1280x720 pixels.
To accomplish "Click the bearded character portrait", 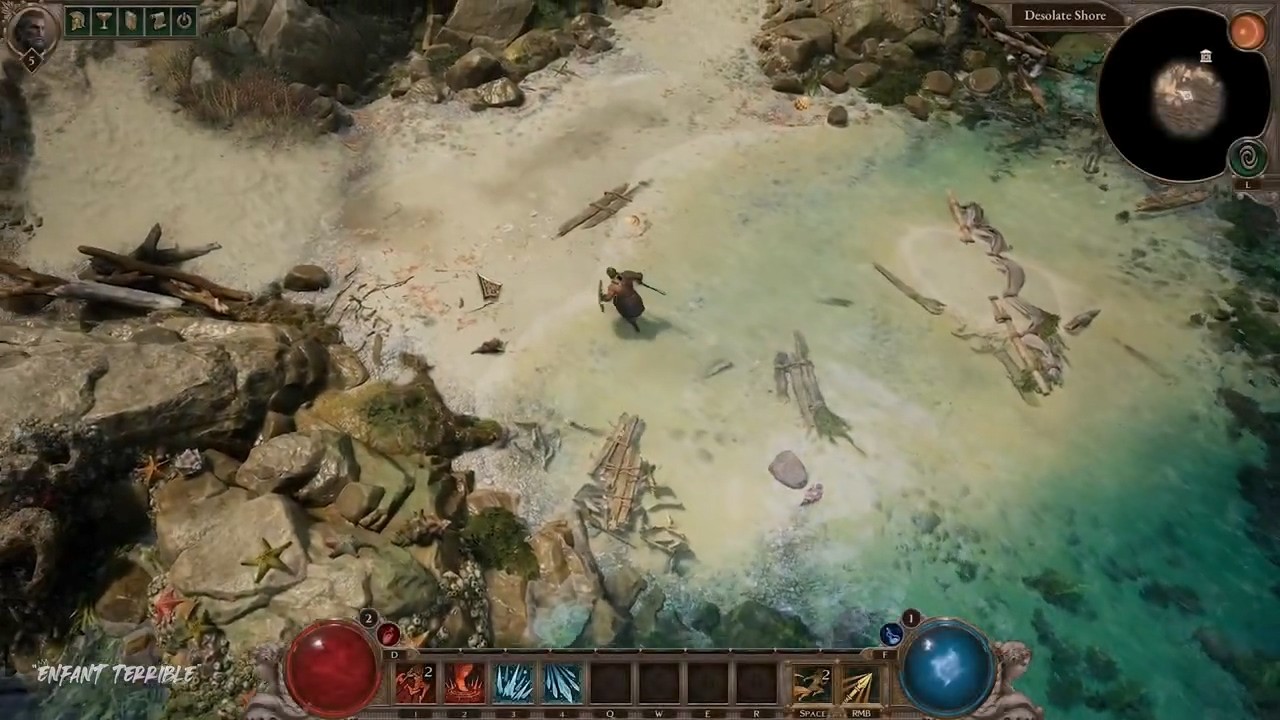I will pyautogui.click(x=30, y=28).
